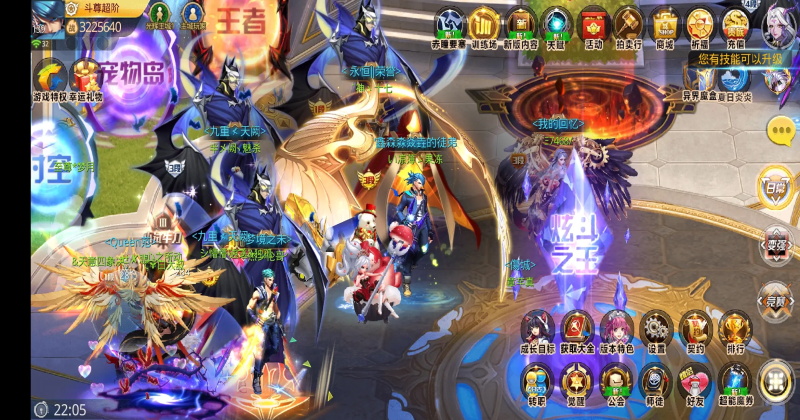This screenshot has height=420, width=800.
Task: Open the 商城 shop icon
Action: pos(664,25)
